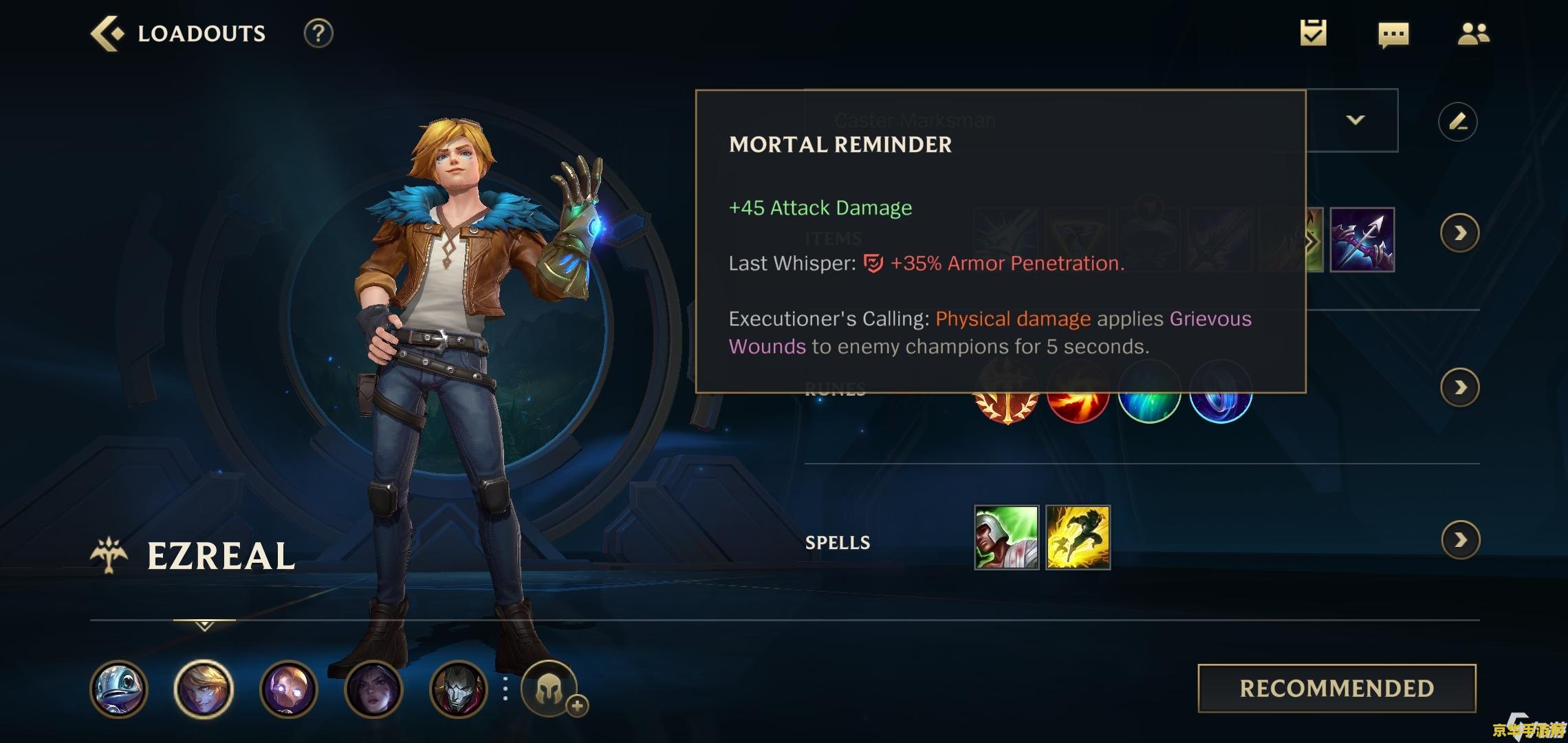Screen dimensions: 1568x743
Task: Choose the Ezreal champion portrait
Action: pyautogui.click(x=204, y=689)
